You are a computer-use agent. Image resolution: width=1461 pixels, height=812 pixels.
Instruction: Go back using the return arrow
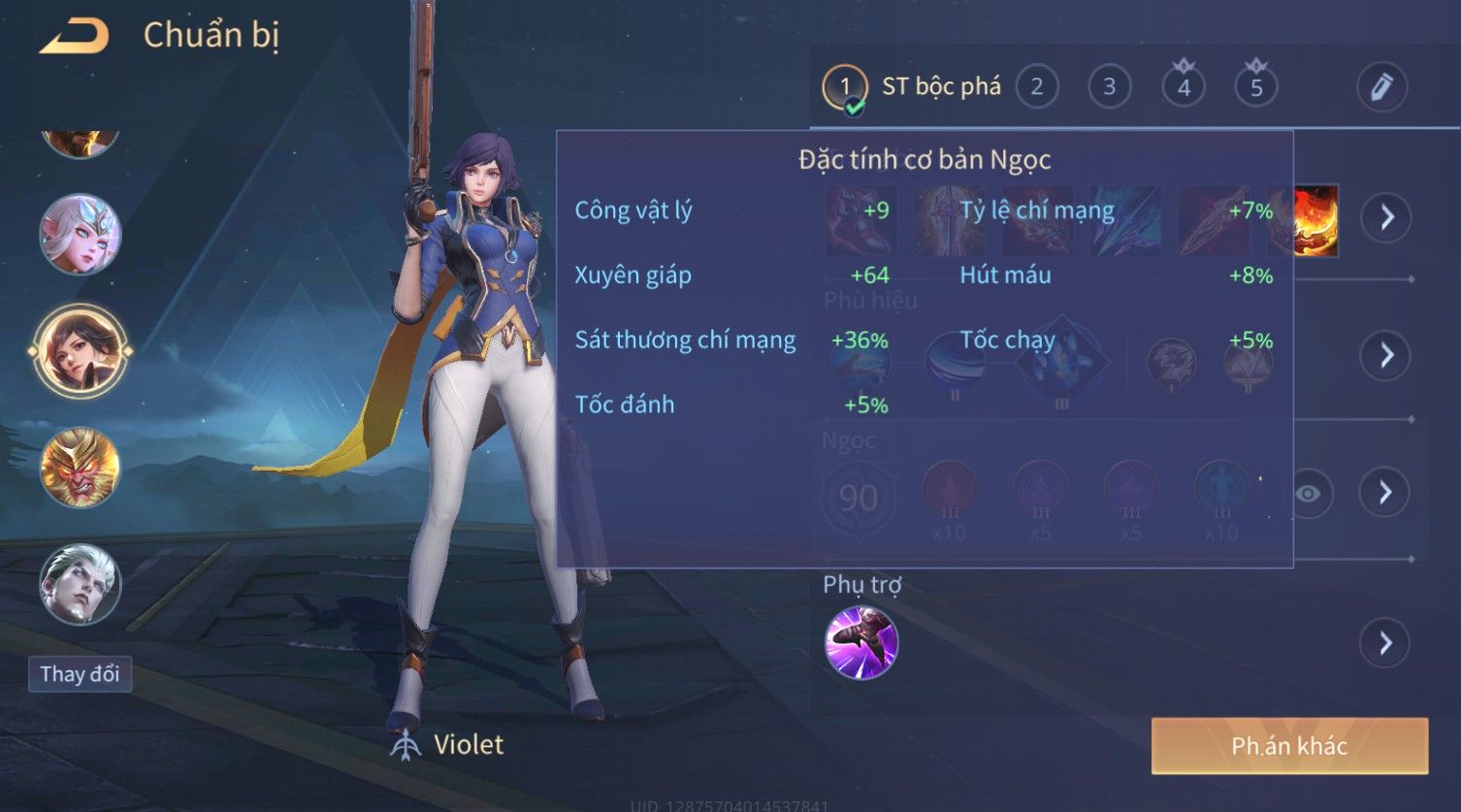coord(74,37)
